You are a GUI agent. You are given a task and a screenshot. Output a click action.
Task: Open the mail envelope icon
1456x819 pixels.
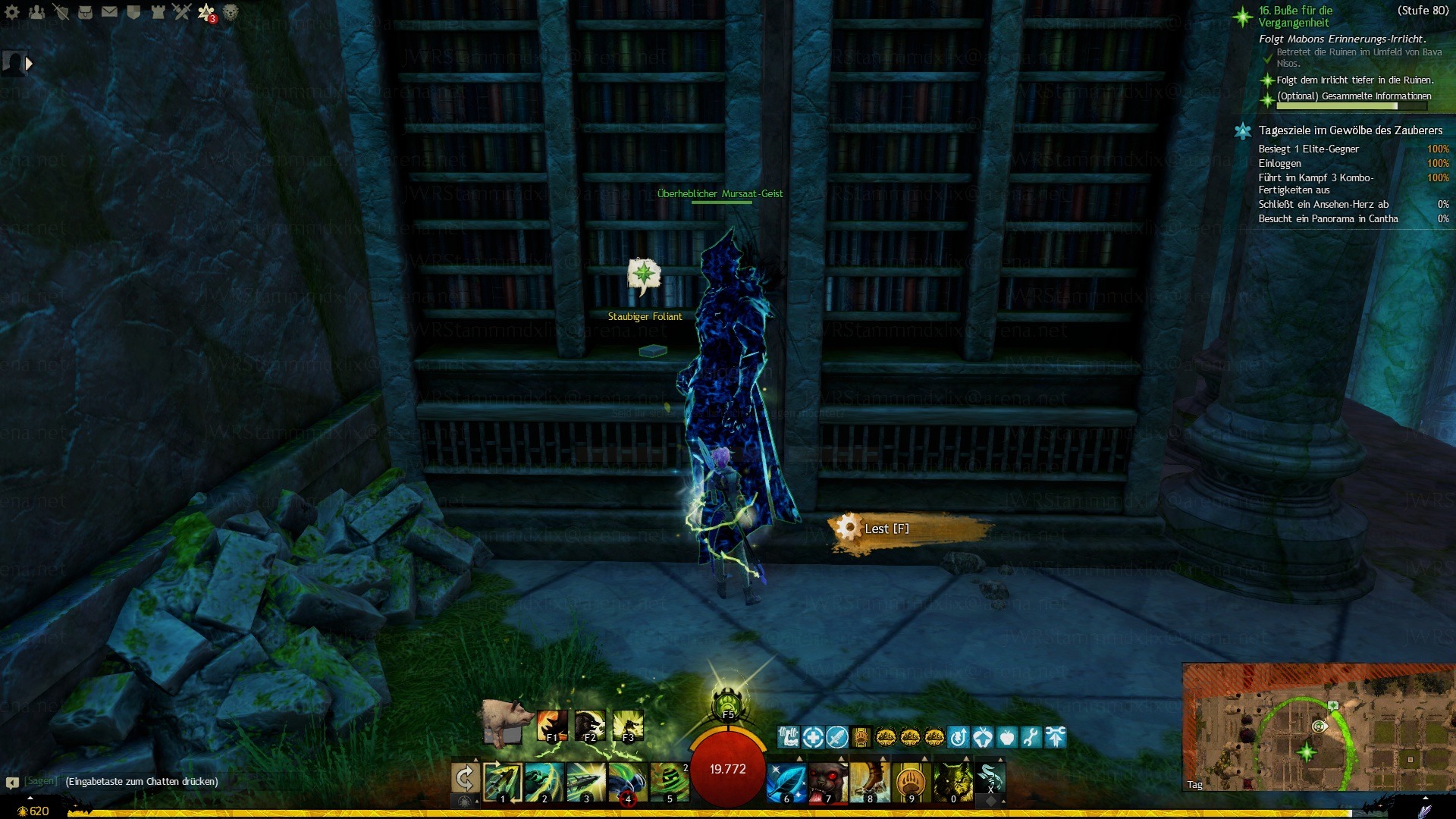(109, 11)
